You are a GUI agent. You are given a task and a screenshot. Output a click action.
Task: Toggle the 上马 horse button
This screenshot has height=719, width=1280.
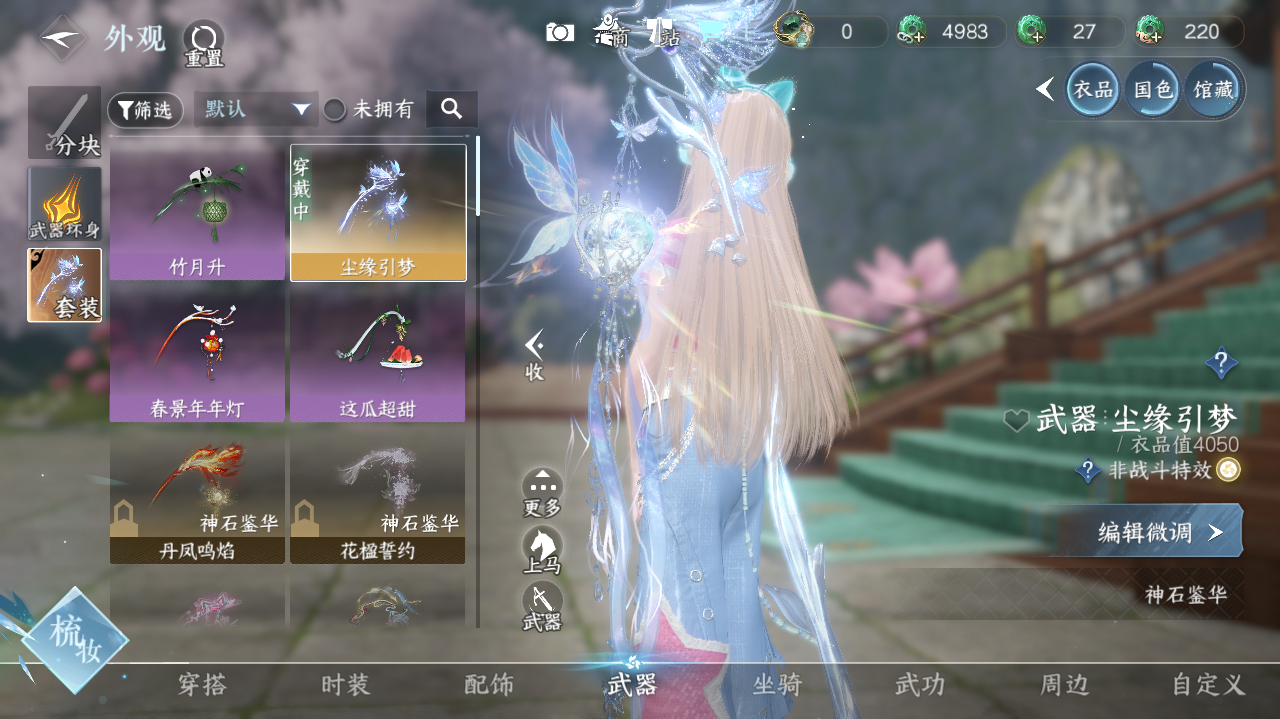542,549
